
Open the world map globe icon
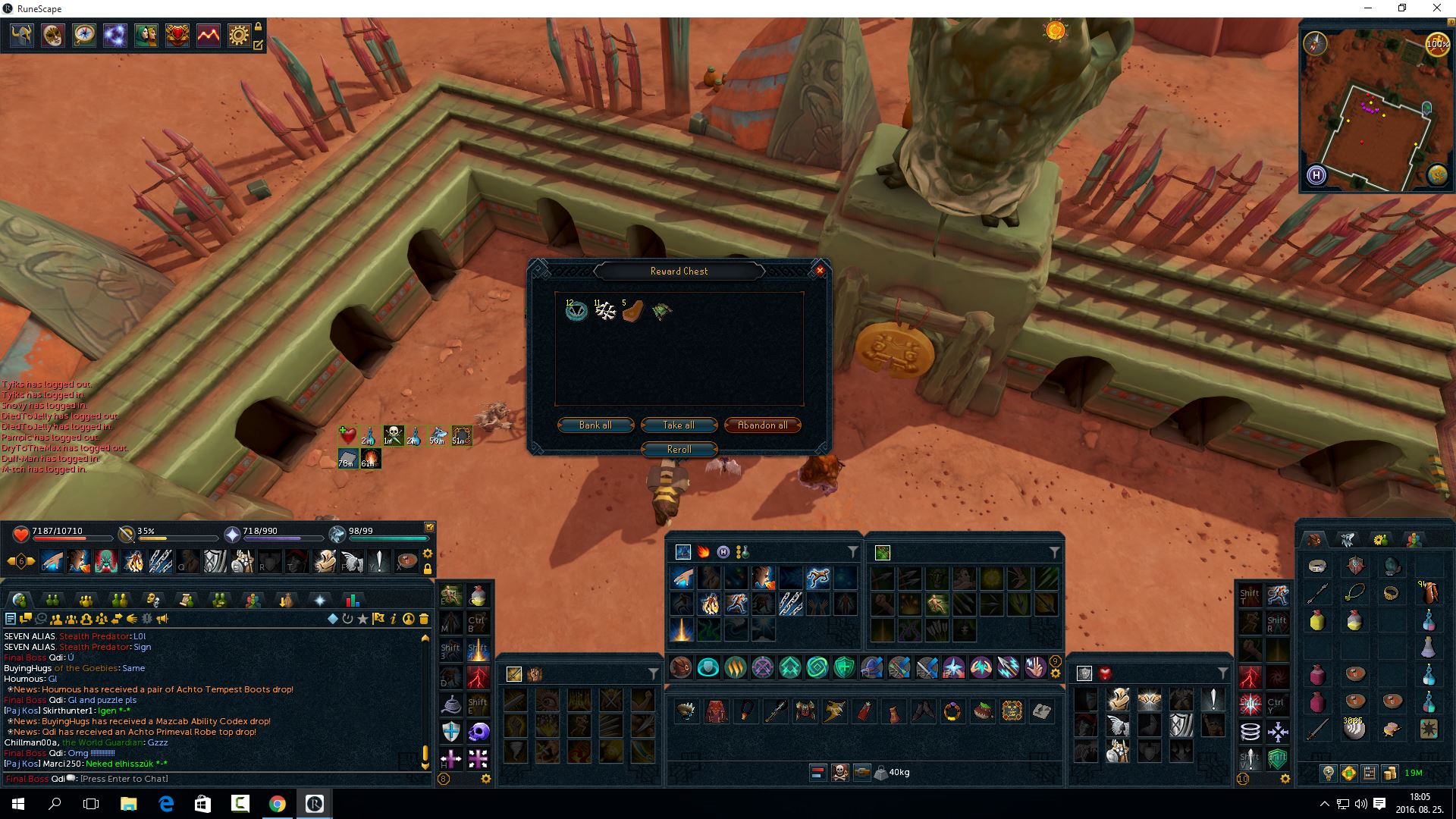point(1437,175)
